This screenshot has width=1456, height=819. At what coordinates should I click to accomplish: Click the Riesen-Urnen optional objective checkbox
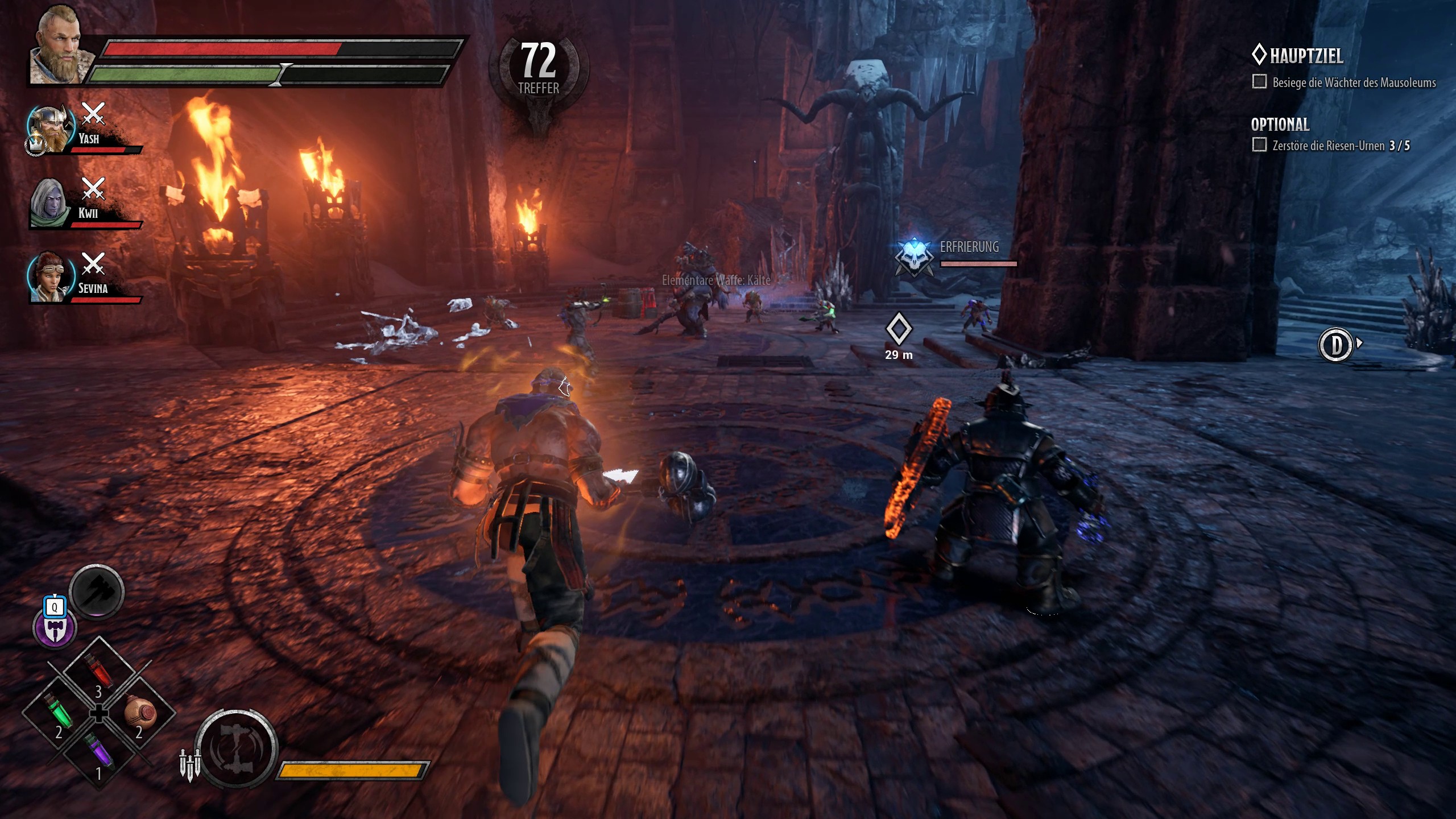[x=1259, y=145]
